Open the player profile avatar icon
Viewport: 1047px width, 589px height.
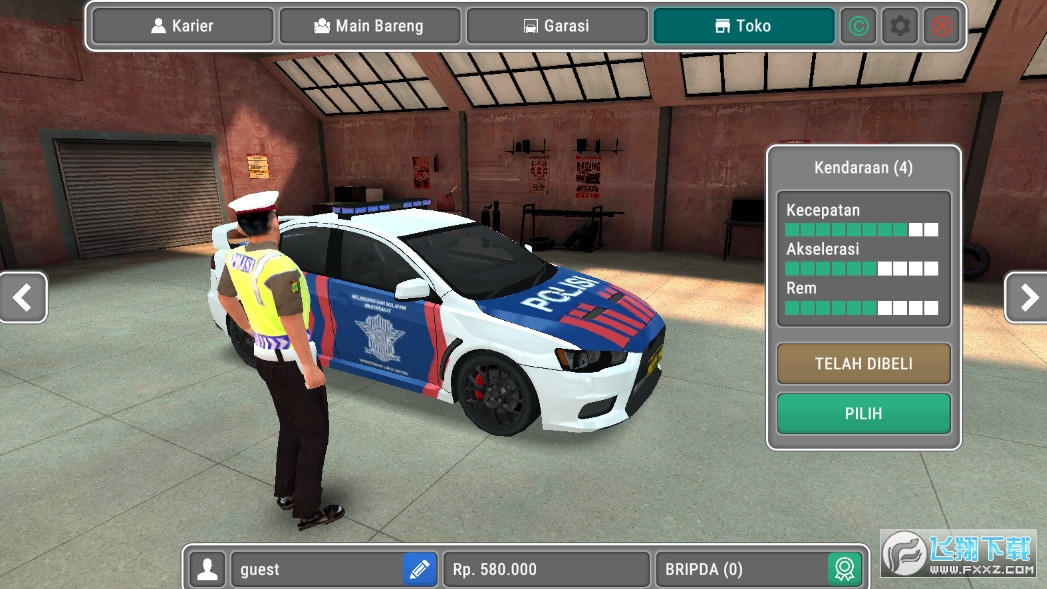(207, 569)
